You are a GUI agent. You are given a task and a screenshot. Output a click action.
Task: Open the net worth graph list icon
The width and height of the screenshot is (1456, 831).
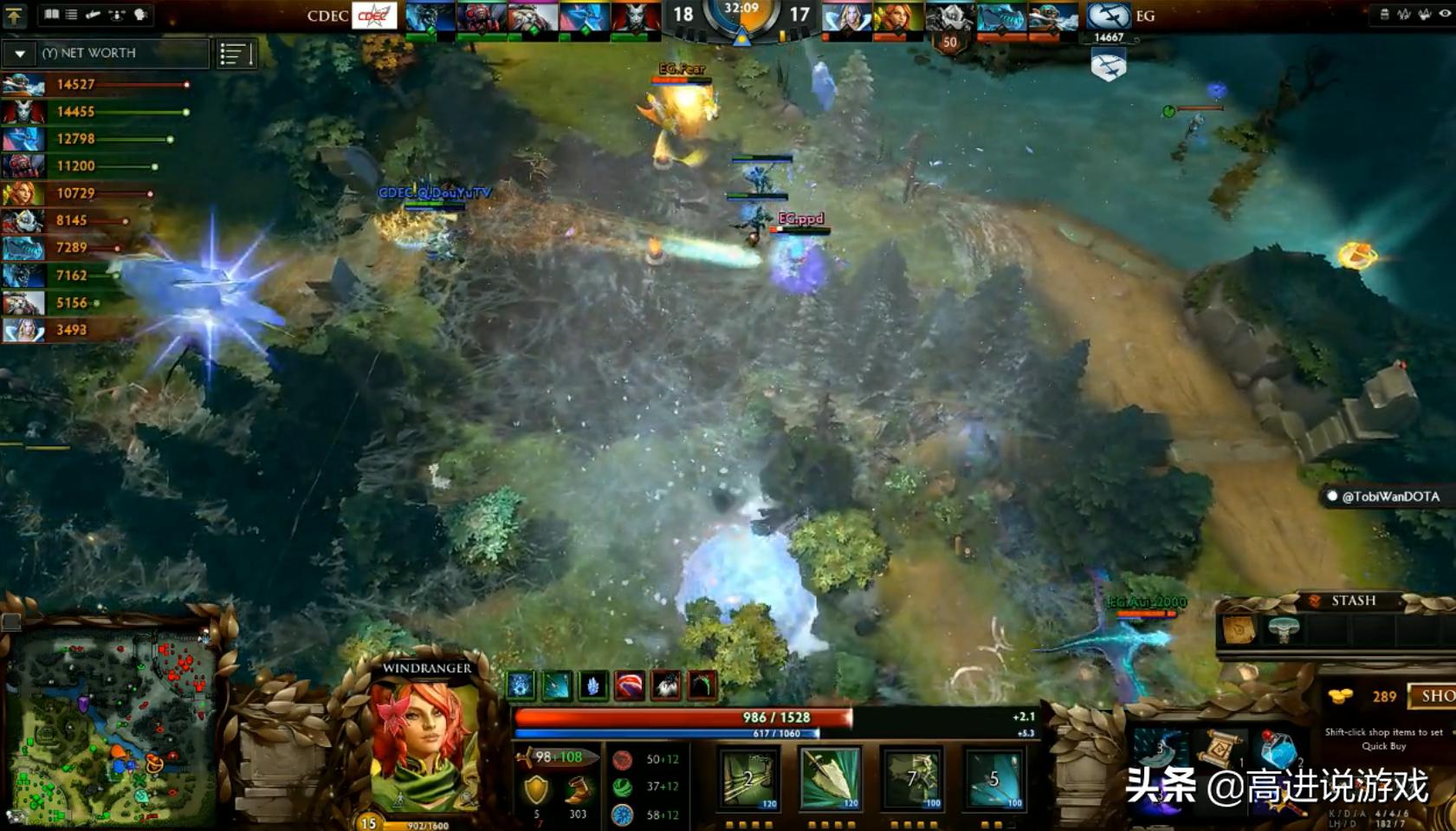pos(236,54)
